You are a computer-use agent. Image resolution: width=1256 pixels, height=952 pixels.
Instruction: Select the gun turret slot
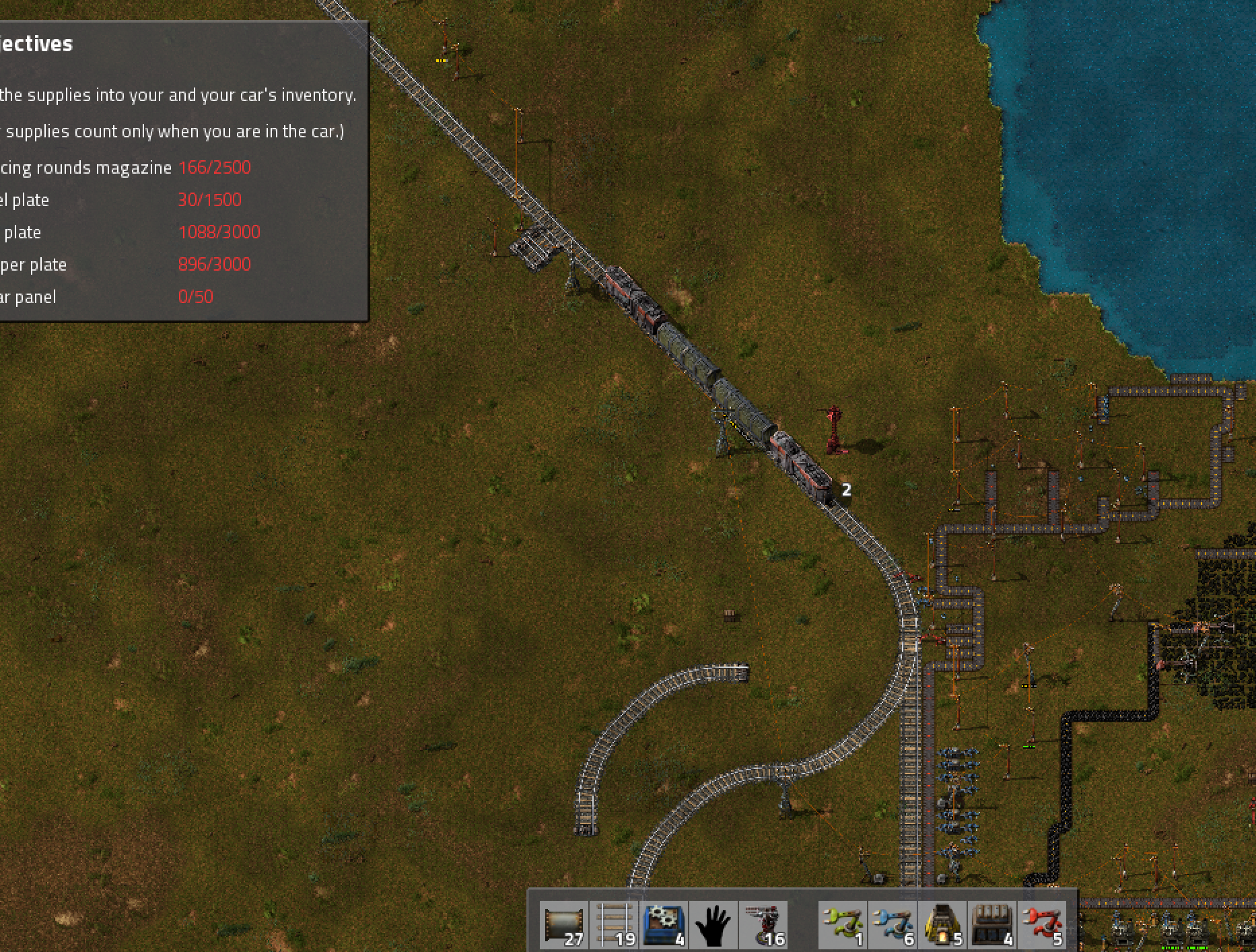pyautogui.click(x=763, y=925)
